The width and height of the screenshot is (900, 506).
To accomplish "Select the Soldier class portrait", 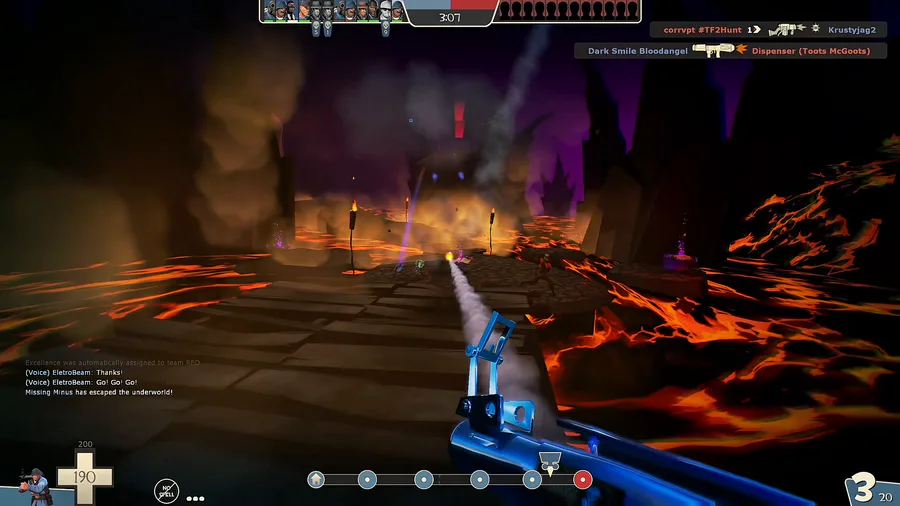I will tap(38, 484).
